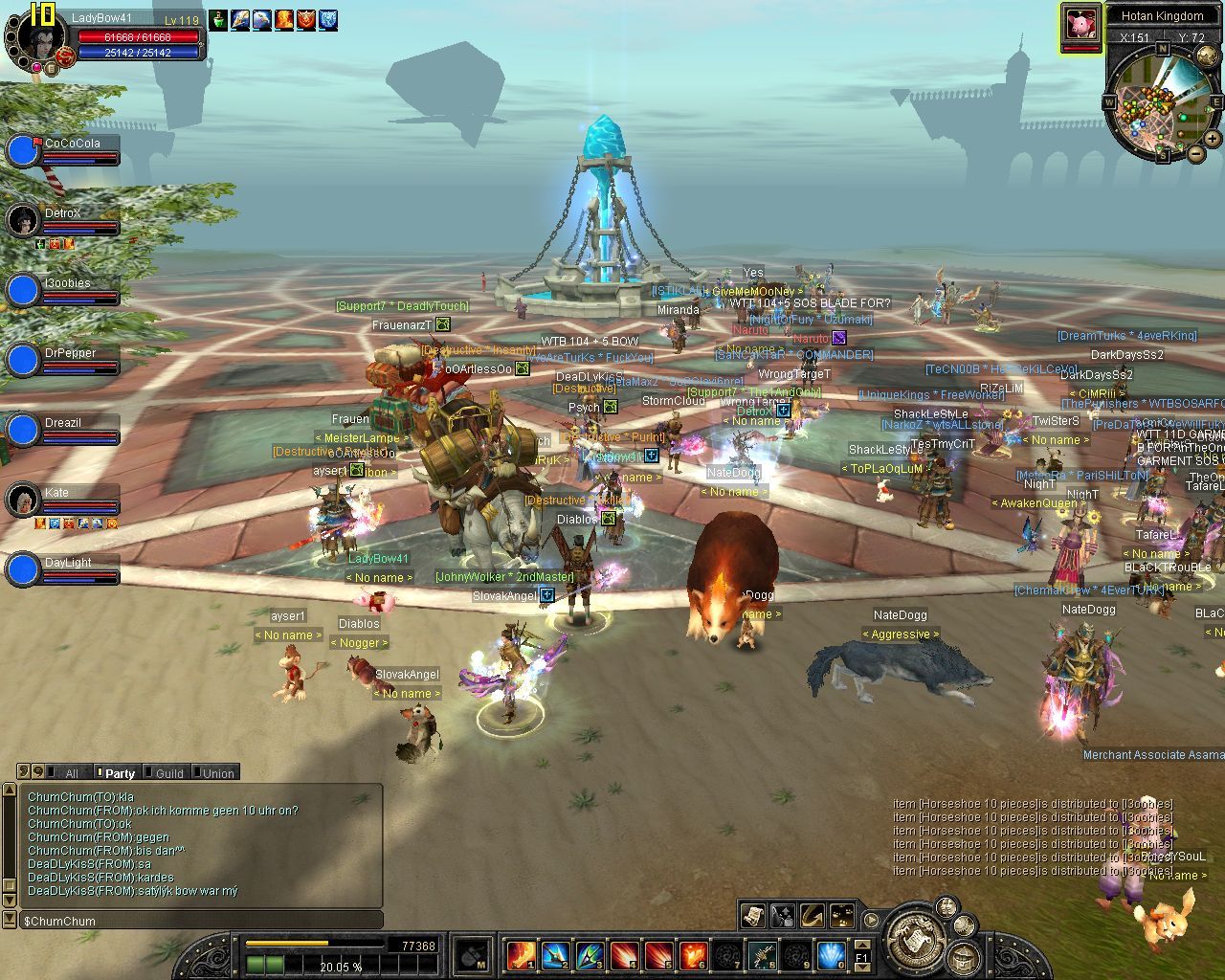This screenshot has height=980, width=1225.
Task: Click the chat input field
Action: pyautogui.click(x=201, y=921)
